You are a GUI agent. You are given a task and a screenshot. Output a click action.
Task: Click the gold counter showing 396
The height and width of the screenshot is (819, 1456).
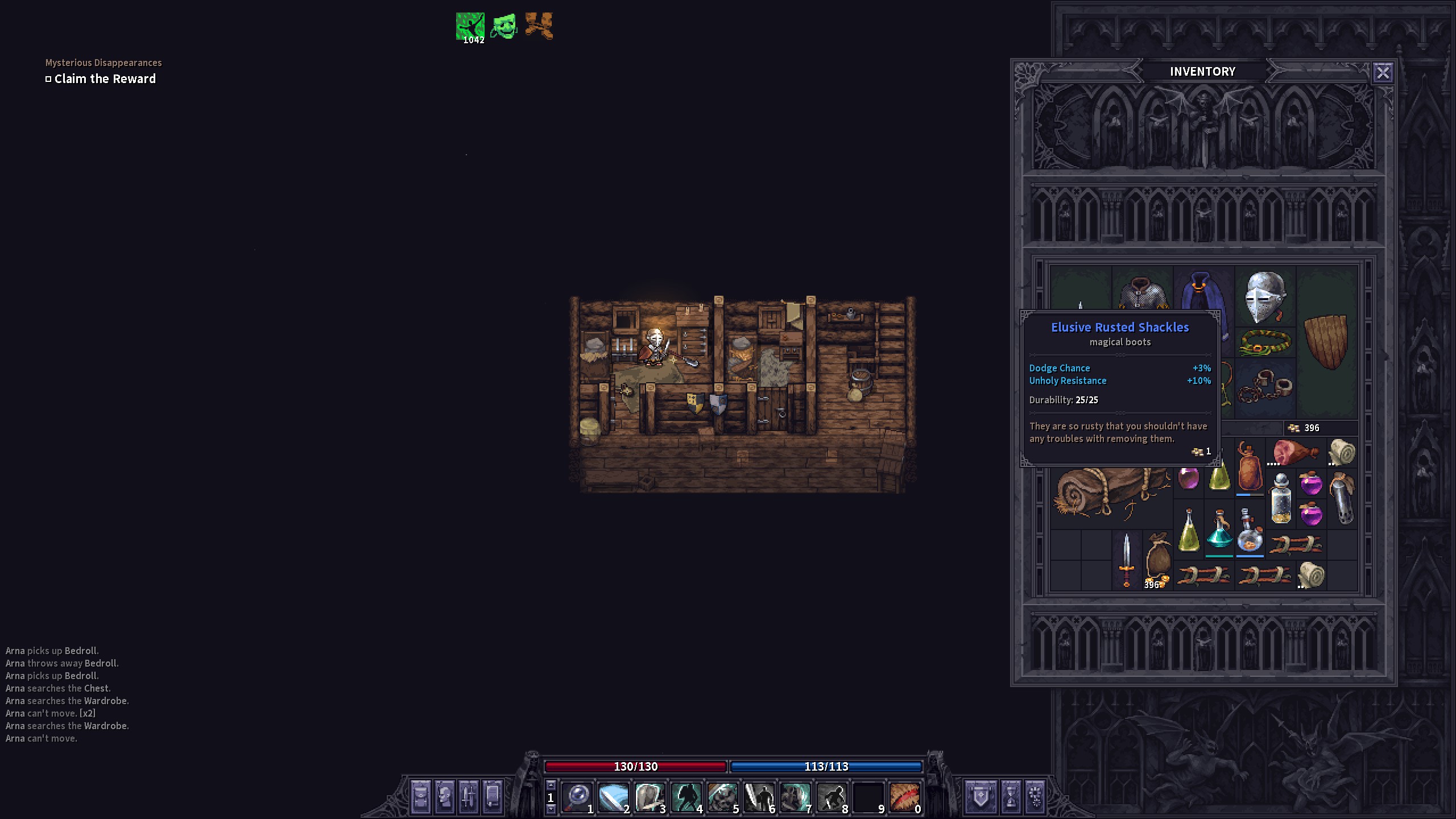pos(1311,428)
